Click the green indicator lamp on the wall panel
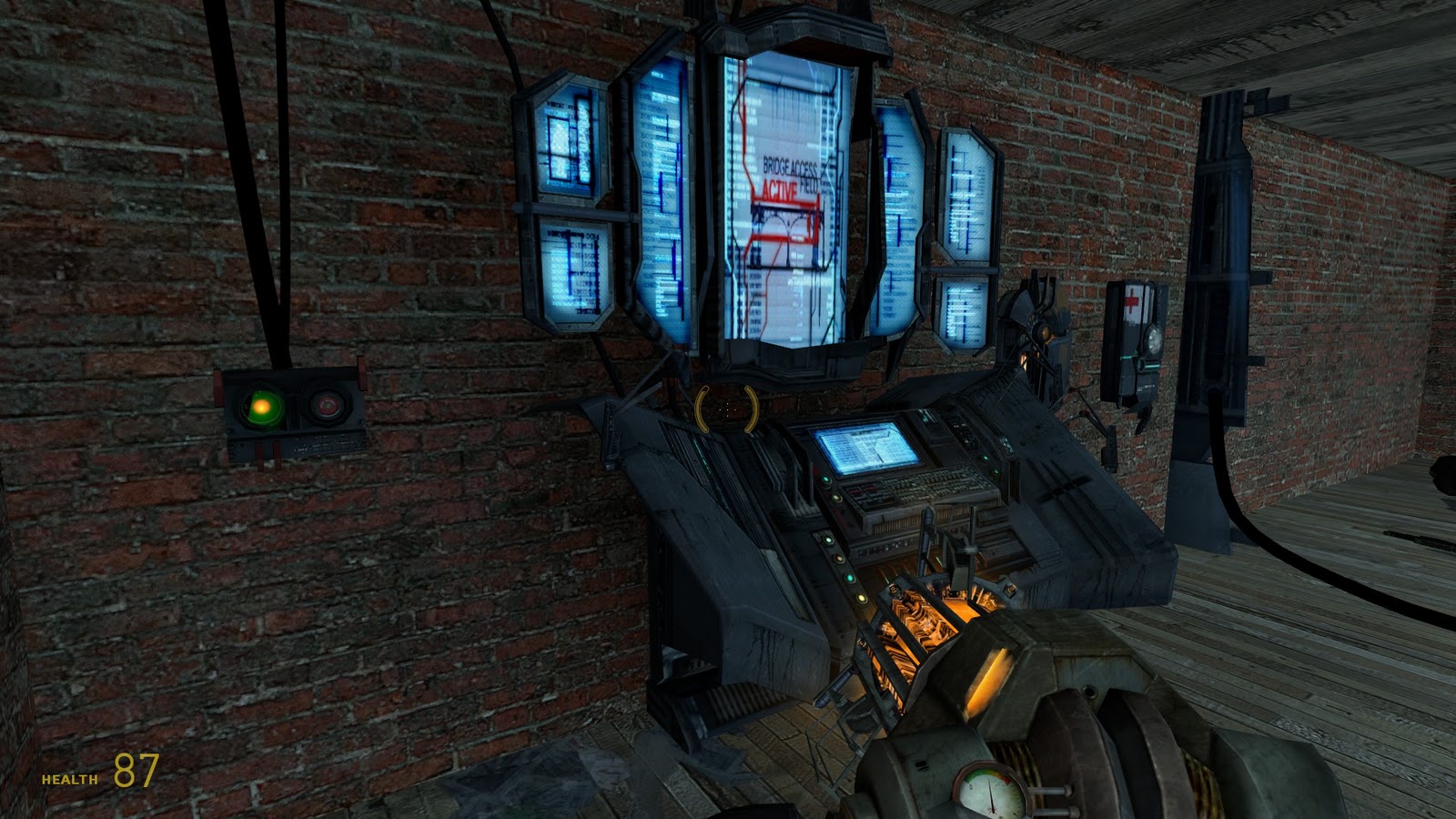 pyautogui.click(x=261, y=406)
